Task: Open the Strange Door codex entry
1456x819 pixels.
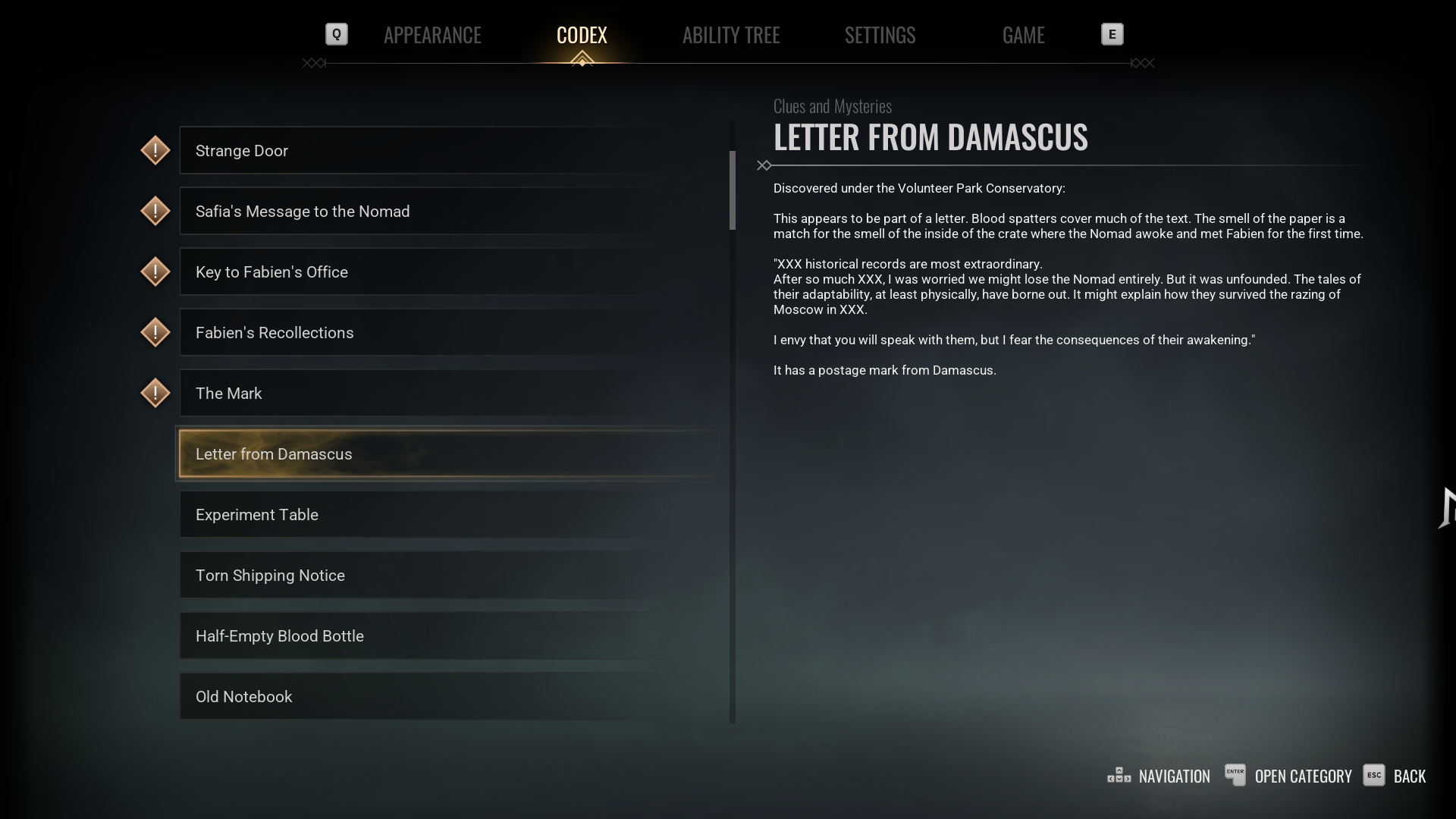Action: (447, 151)
